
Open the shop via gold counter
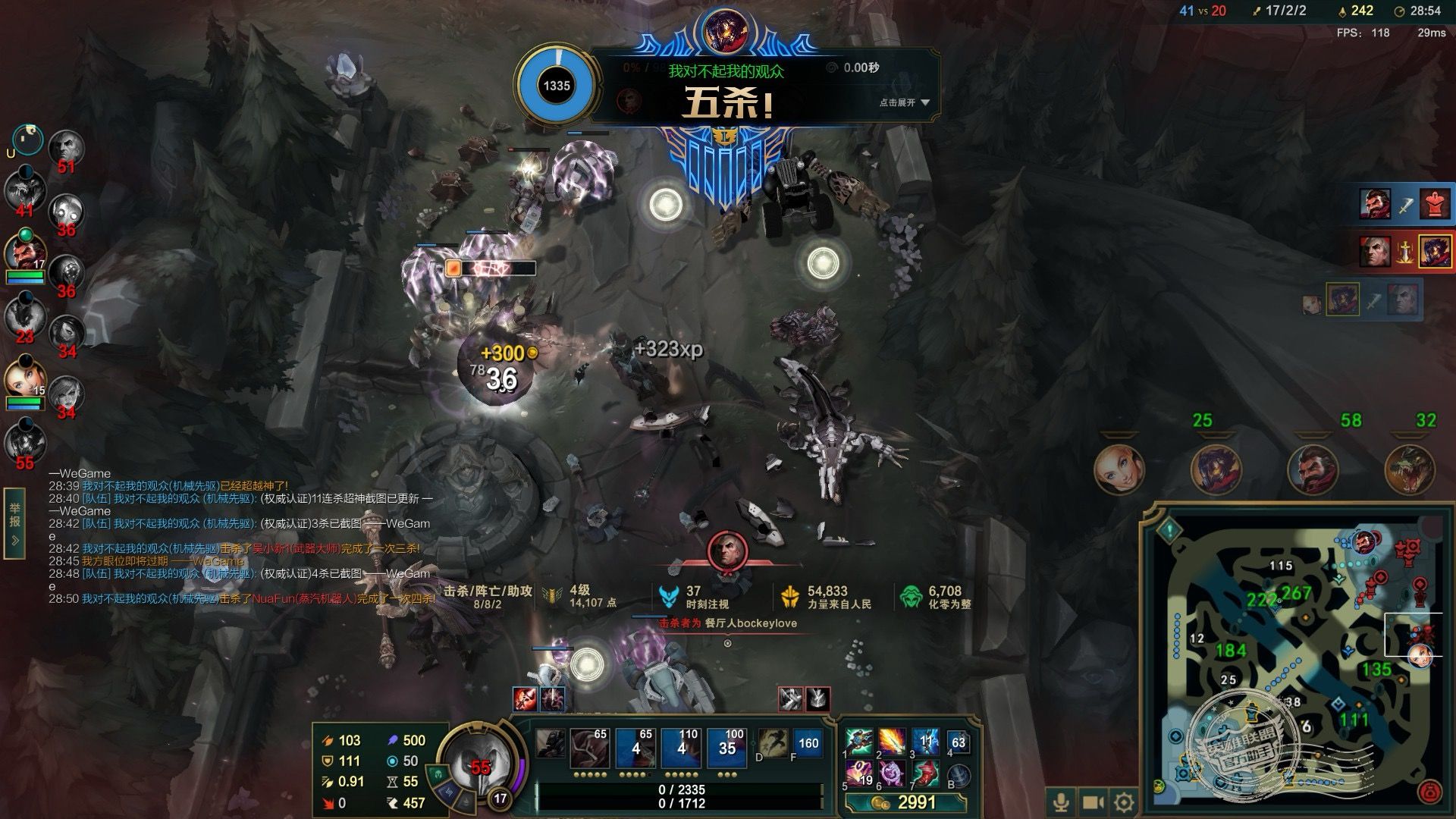click(x=908, y=802)
